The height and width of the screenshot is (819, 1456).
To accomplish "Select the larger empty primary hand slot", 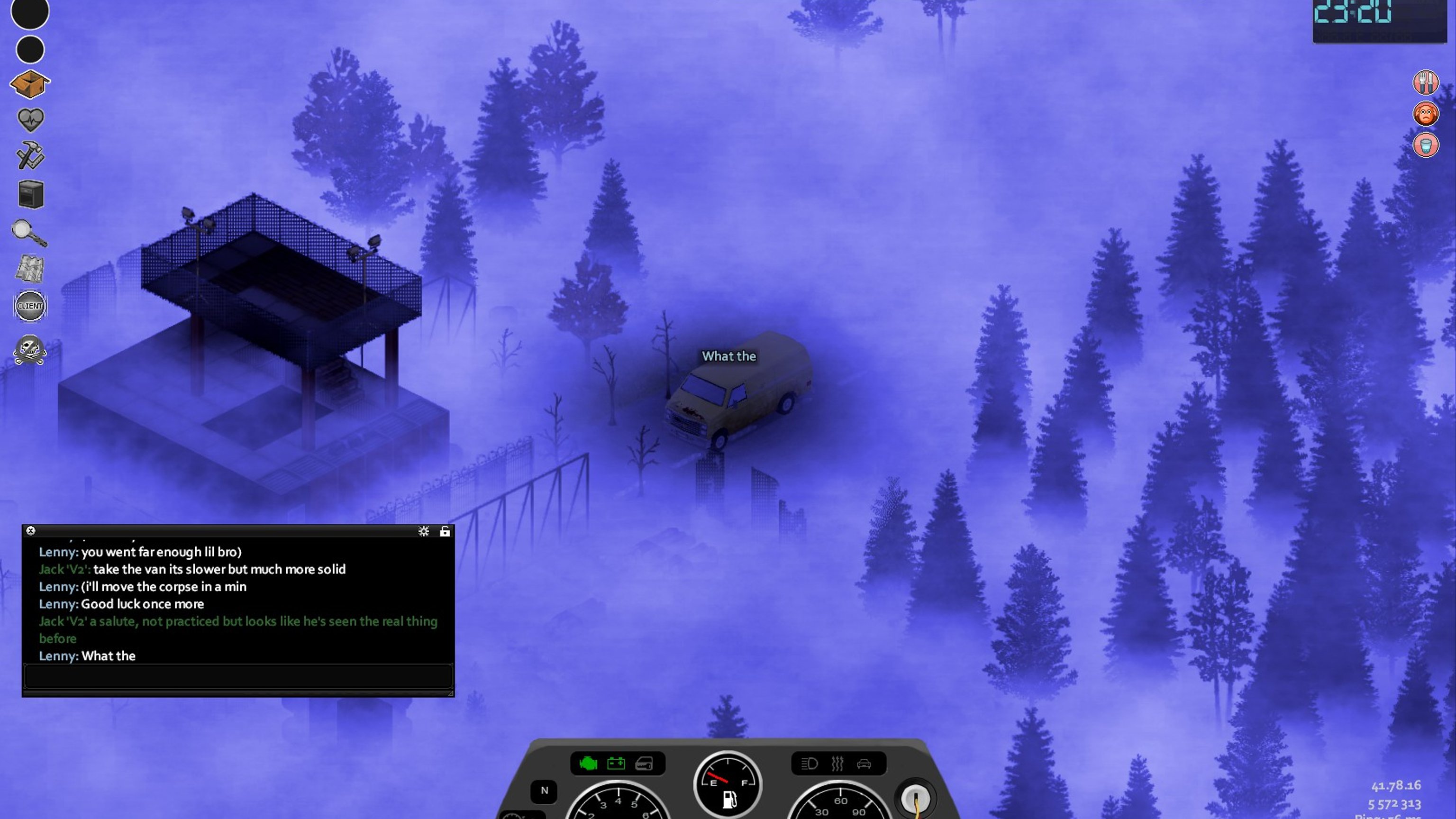I will tap(30, 12).
